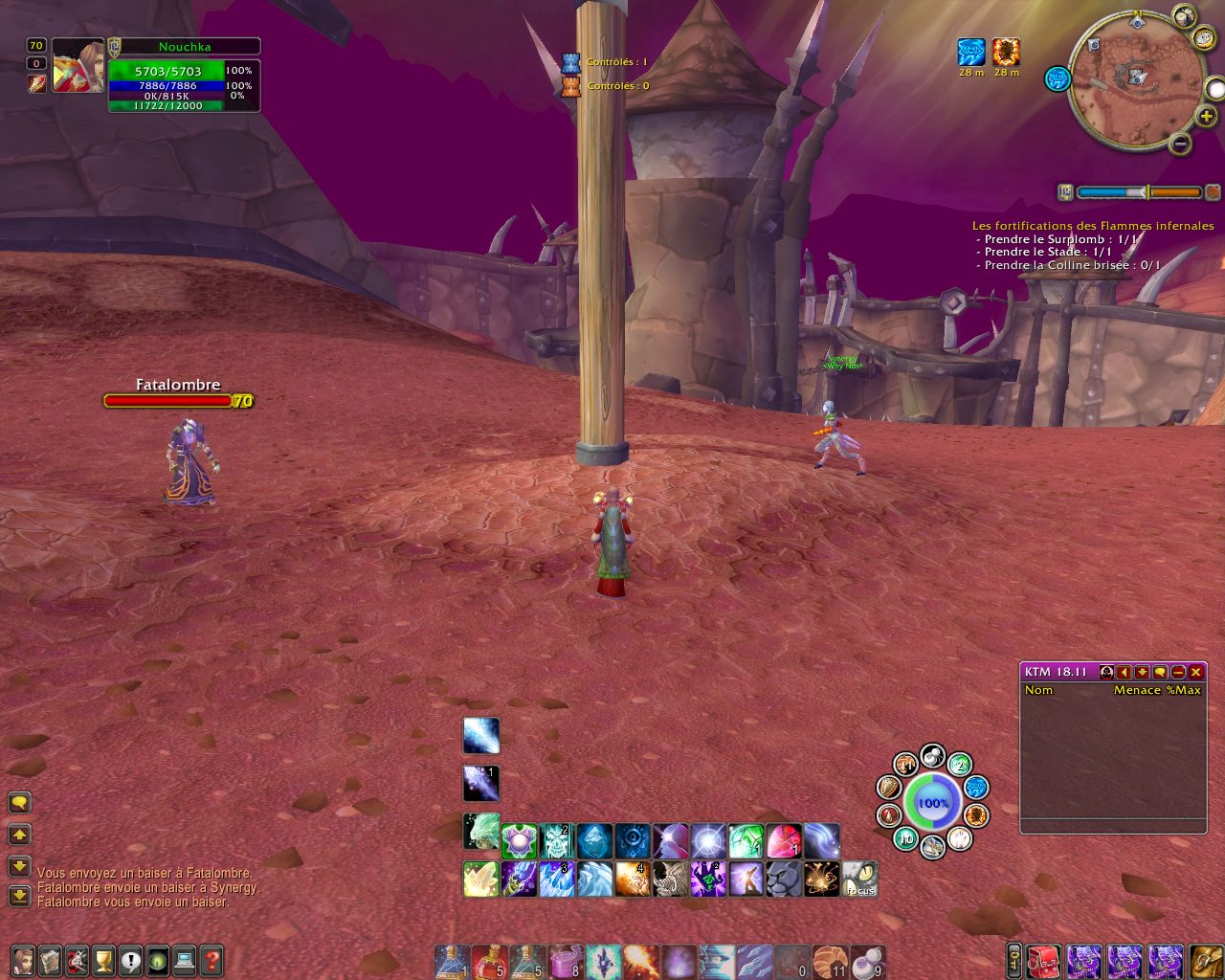The width and height of the screenshot is (1225, 980).
Task: Open the character info micro button
Action: (x=22, y=959)
